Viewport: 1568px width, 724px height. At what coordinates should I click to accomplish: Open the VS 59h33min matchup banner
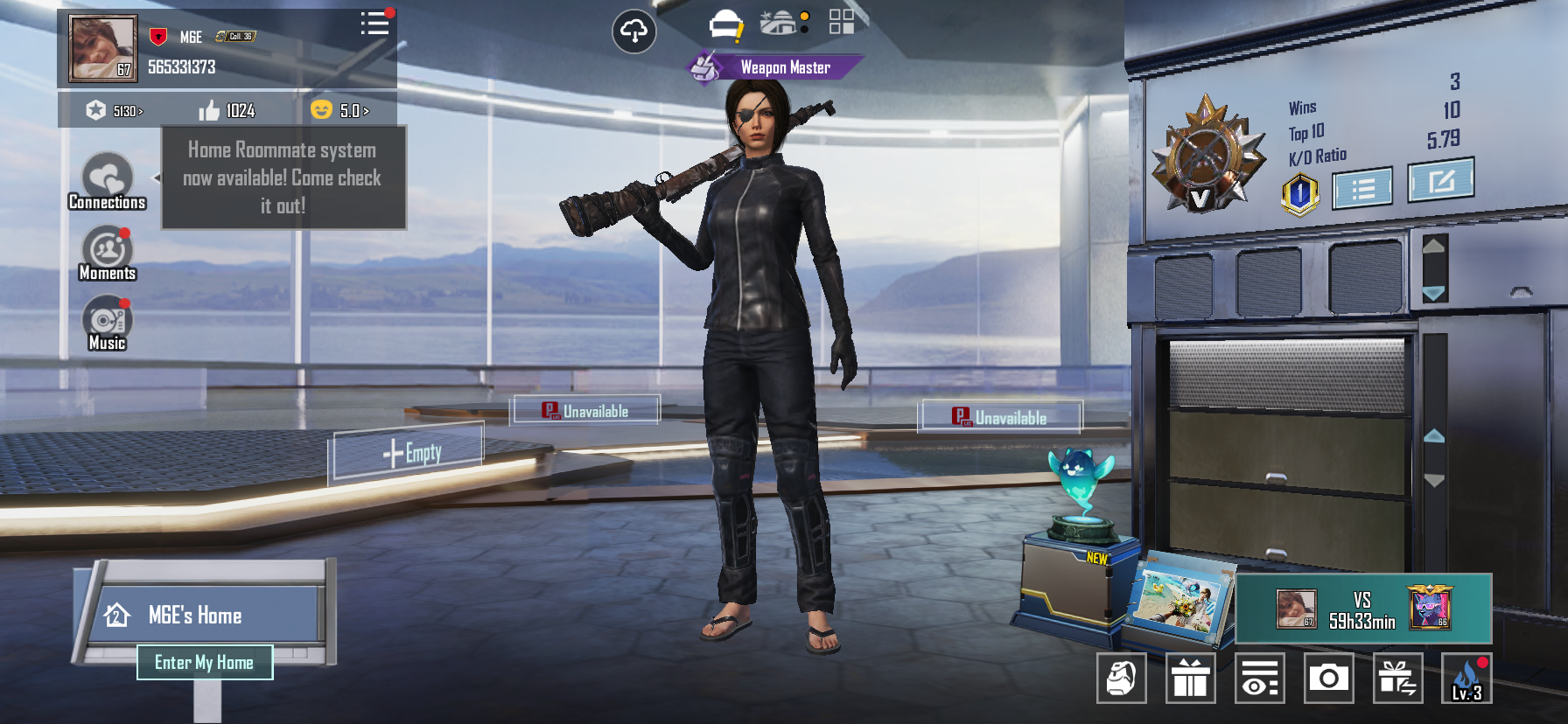pos(1362,609)
